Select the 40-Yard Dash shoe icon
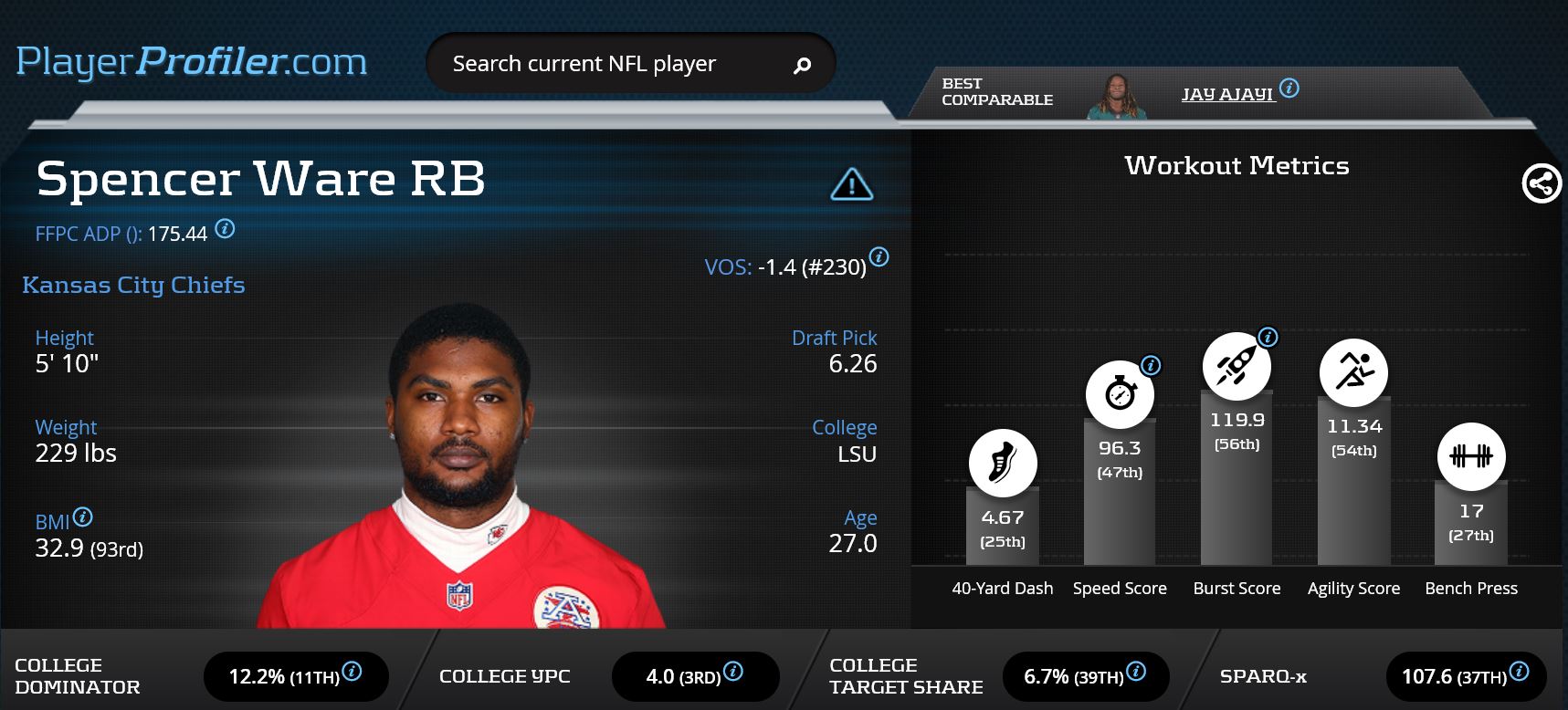Viewport: 1568px width, 710px height. click(x=1002, y=463)
